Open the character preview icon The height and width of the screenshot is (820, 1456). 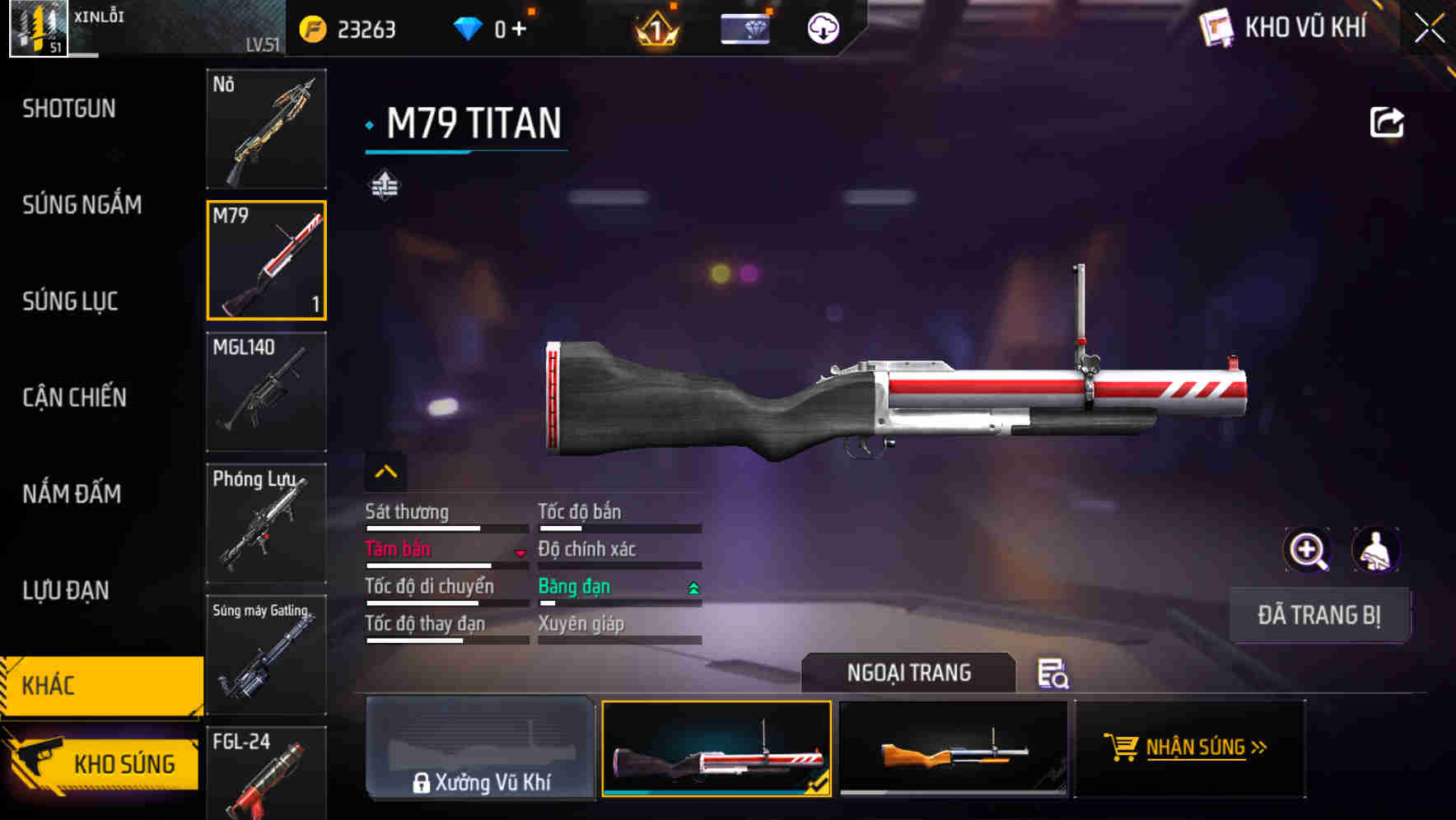1374,549
